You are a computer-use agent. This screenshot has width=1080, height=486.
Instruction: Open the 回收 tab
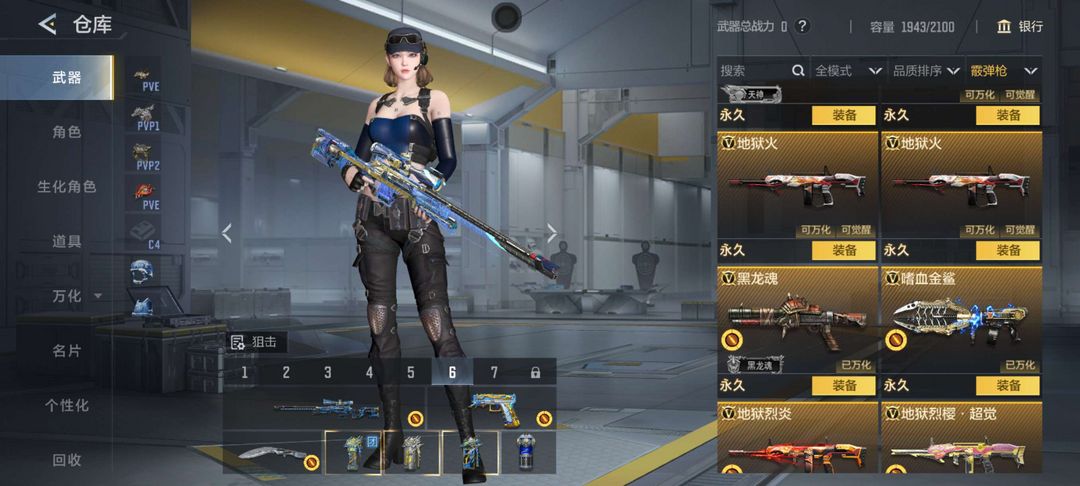pos(66,460)
